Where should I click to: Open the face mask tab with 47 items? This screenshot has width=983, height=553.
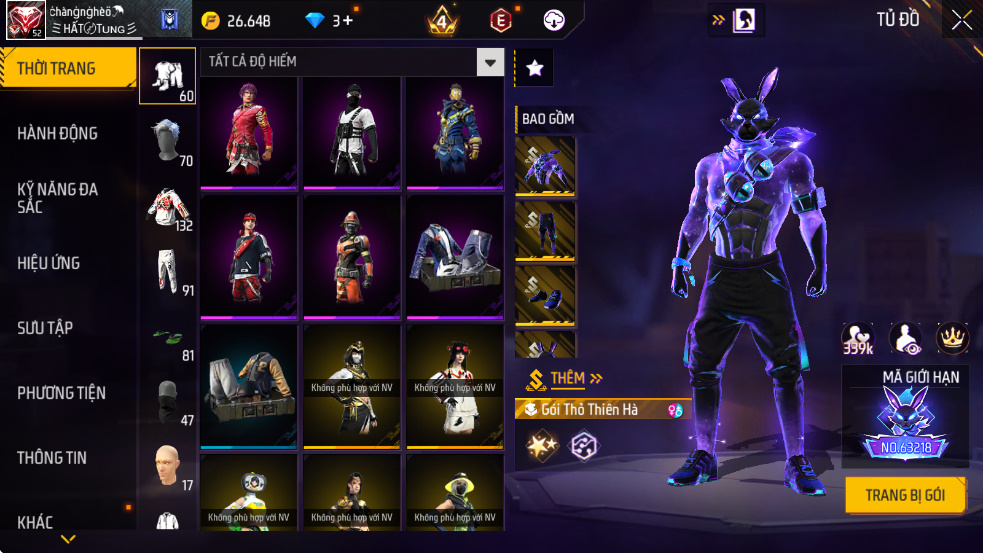pyautogui.click(x=167, y=402)
